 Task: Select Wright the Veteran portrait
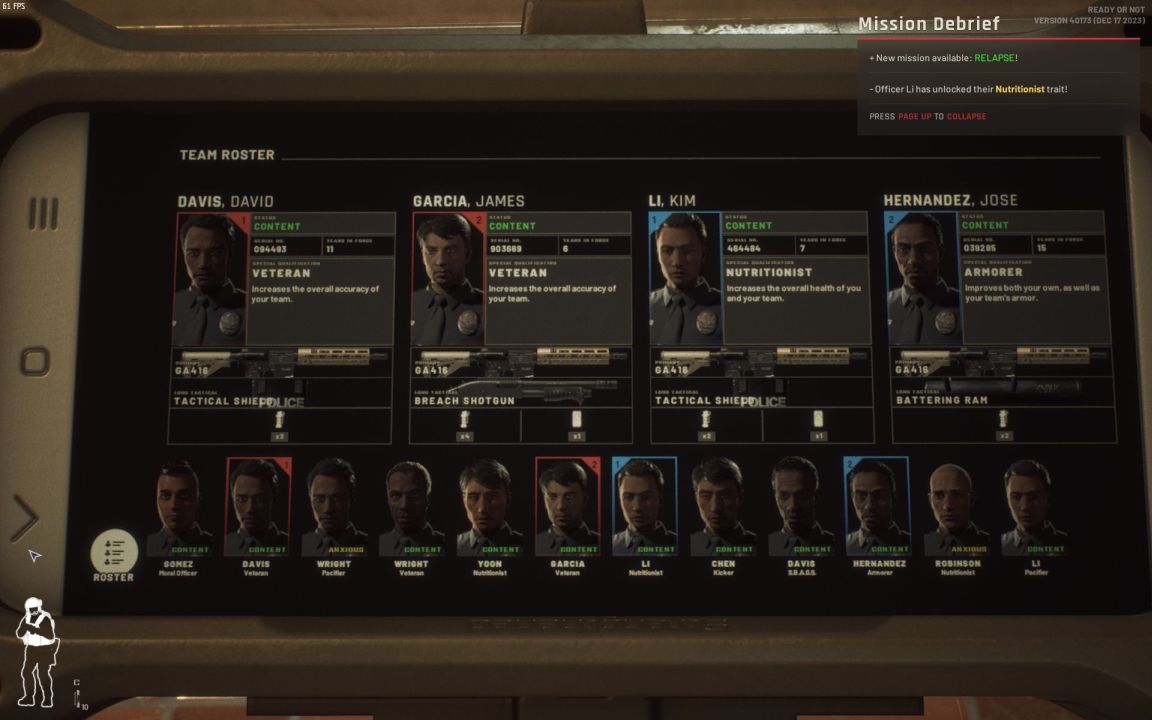[411, 508]
